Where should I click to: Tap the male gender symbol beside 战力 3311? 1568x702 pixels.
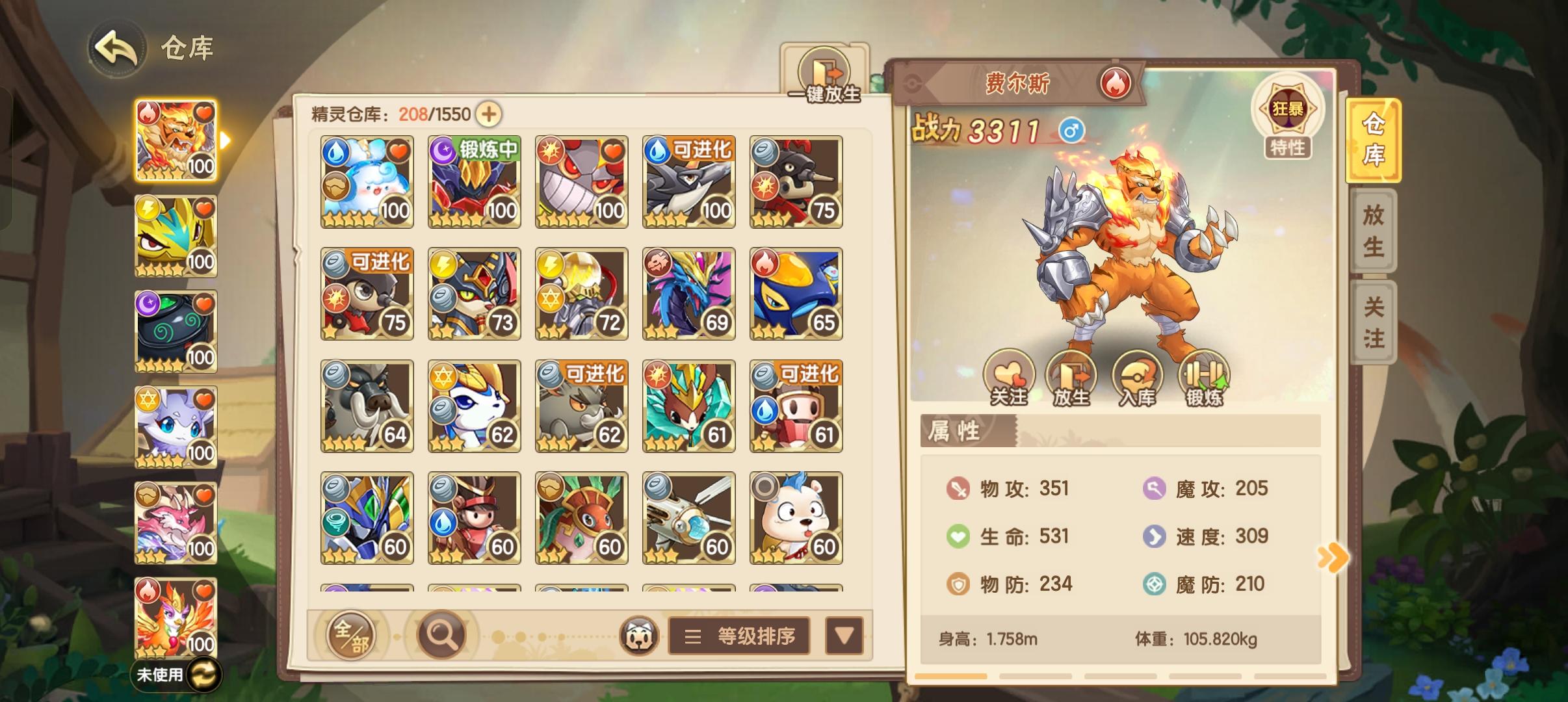[x=1072, y=131]
